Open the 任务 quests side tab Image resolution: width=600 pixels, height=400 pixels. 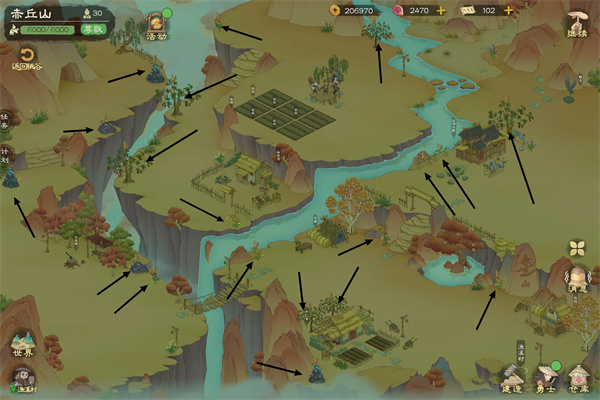(5, 121)
